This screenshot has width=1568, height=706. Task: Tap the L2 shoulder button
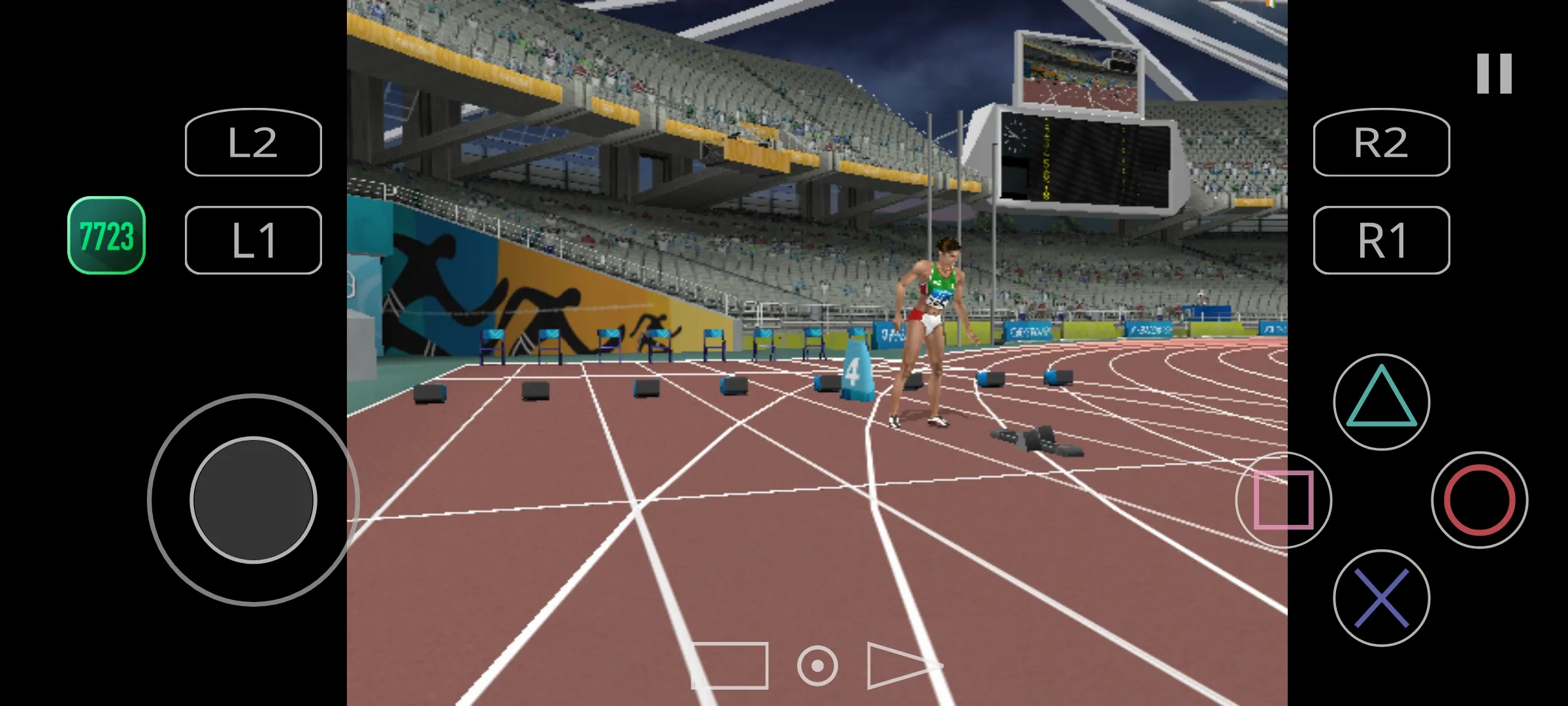click(253, 143)
